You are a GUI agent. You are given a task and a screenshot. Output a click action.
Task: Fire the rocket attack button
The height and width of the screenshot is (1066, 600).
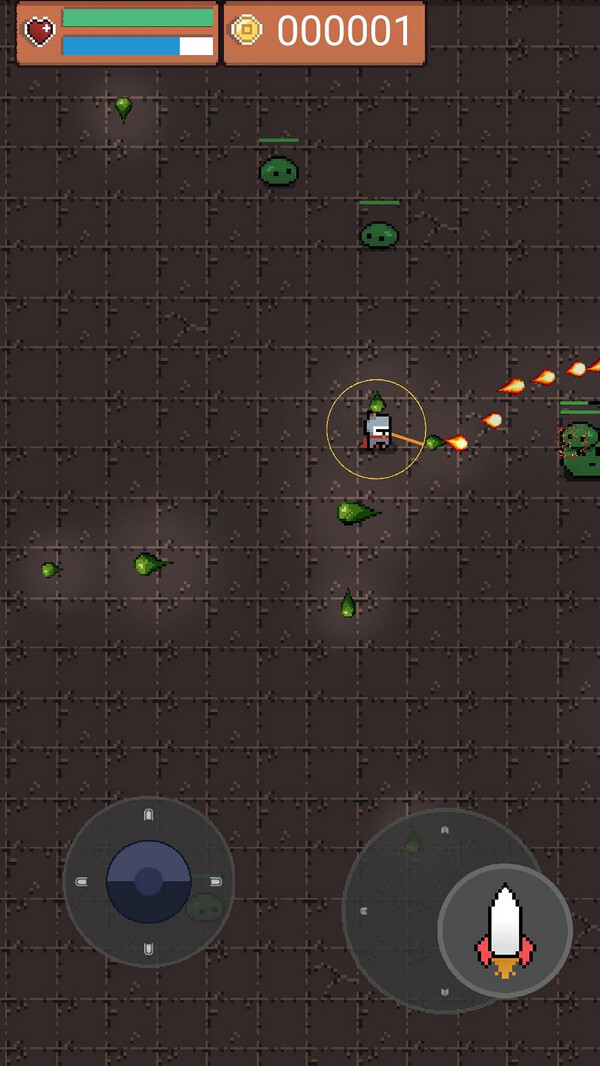tap(505, 930)
